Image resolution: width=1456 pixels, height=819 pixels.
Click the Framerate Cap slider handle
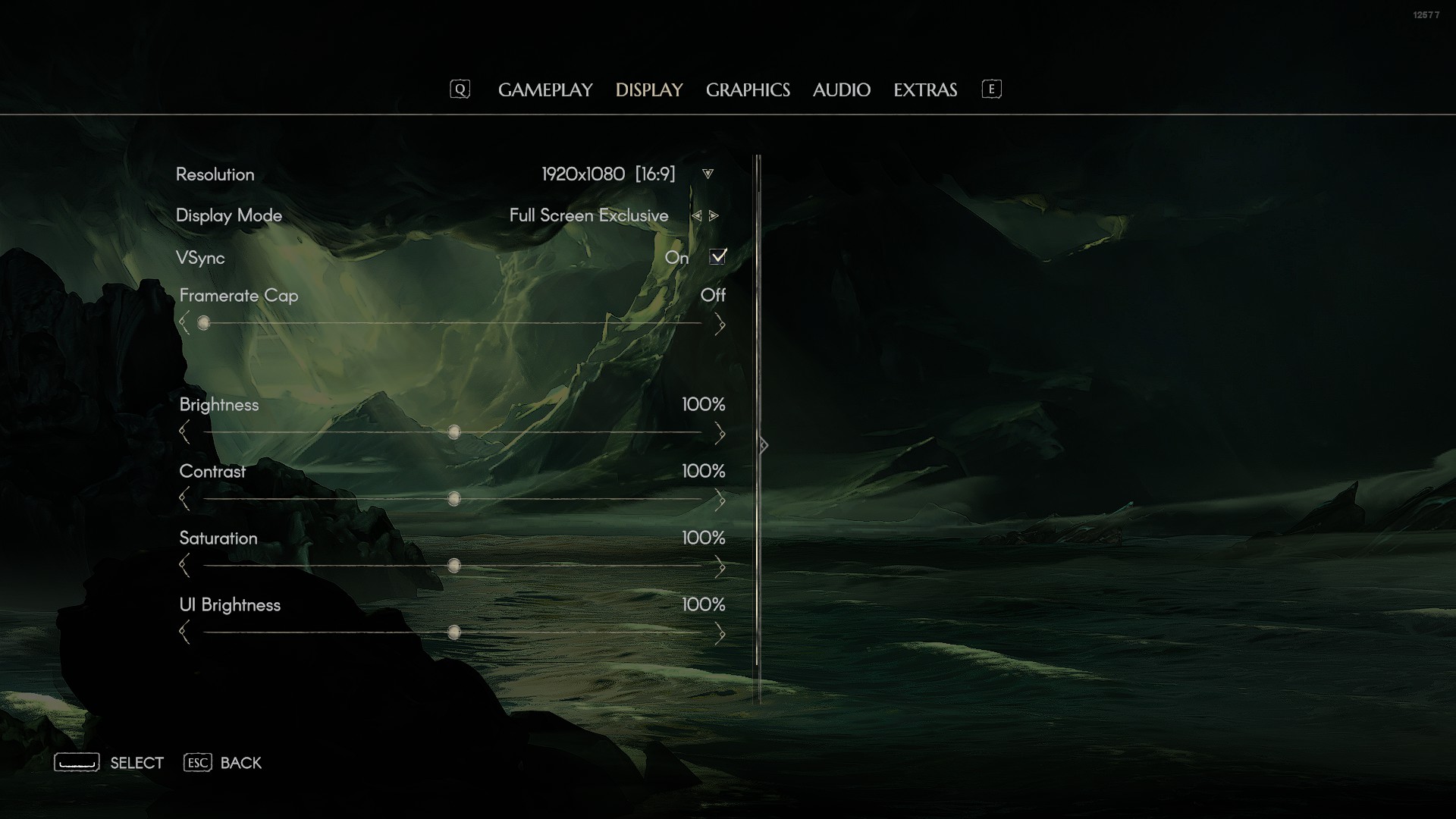[203, 323]
